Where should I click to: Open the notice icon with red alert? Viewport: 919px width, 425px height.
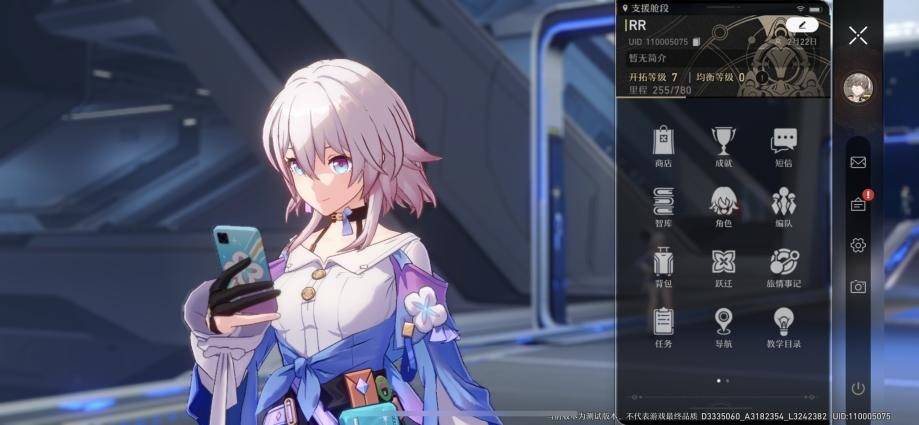click(x=858, y=204)
